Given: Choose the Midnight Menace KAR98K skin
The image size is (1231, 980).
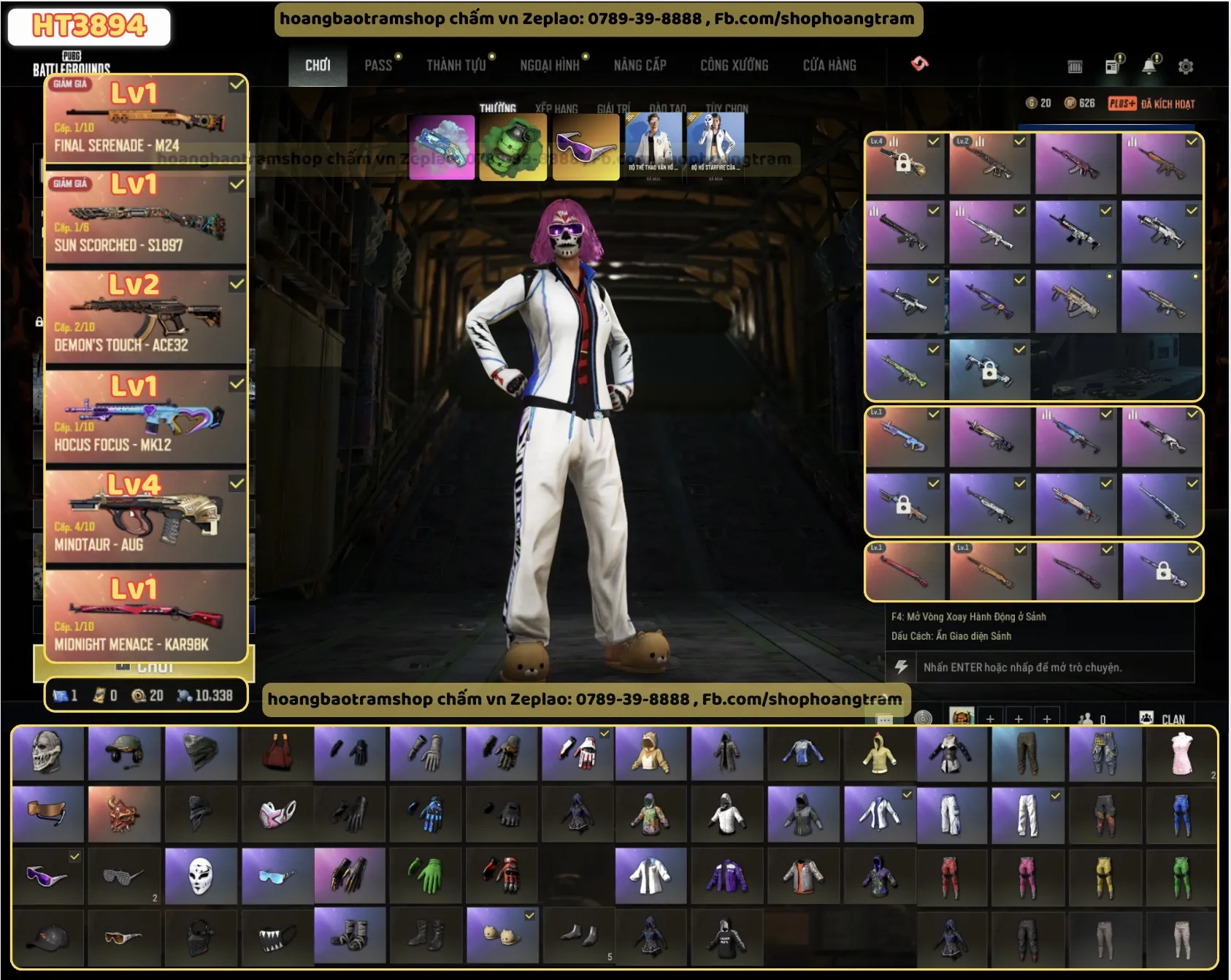Looking at the screenshot, I should (x=145, y=617).
